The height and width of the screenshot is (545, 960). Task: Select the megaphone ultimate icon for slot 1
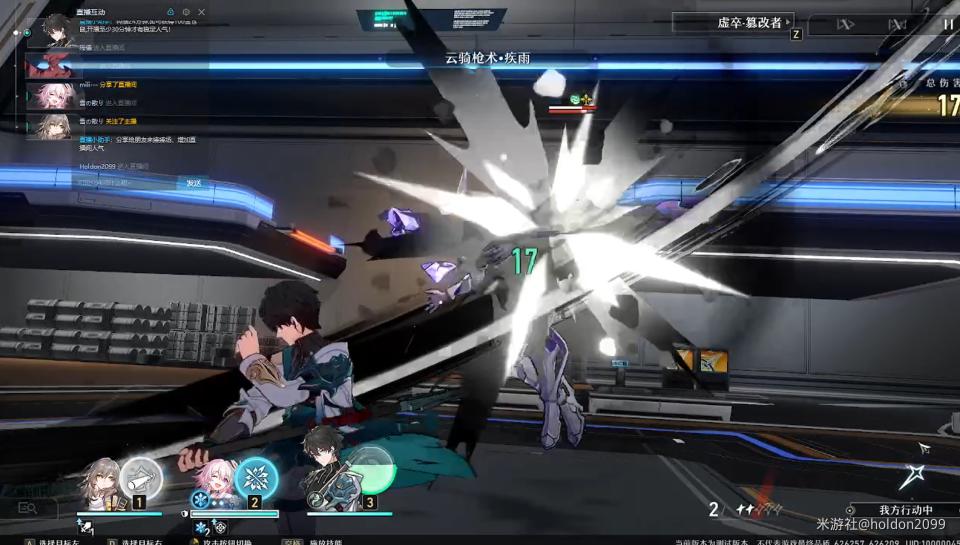pyautogui.click(x=141, y=478)
